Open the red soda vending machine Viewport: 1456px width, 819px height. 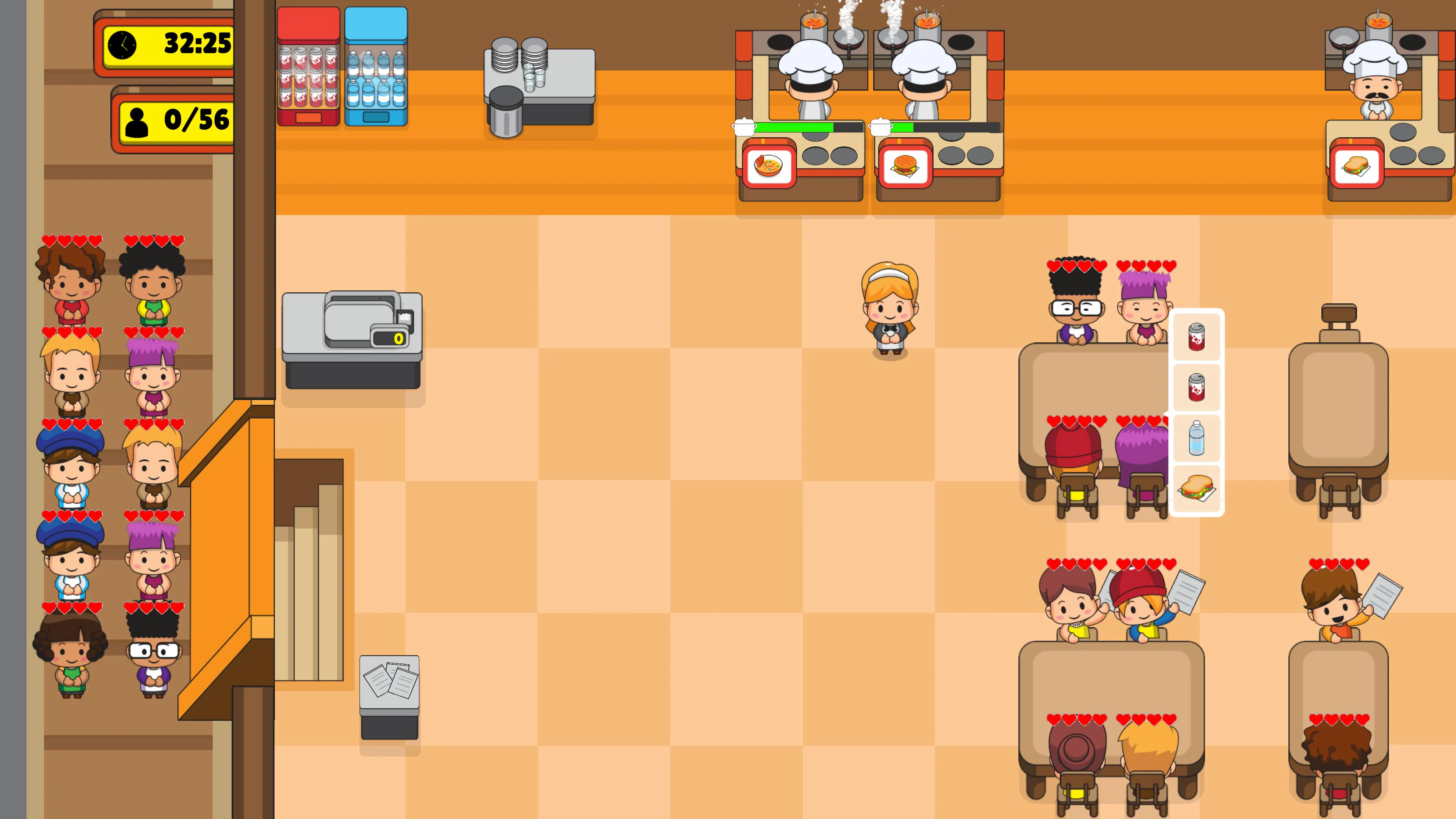309,65
